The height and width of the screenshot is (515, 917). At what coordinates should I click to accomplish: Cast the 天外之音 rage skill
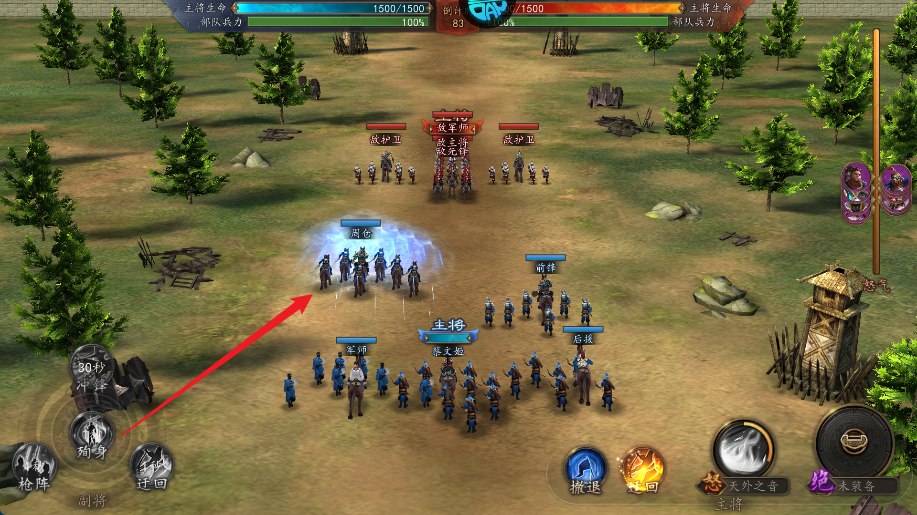(x=742, y=451)
